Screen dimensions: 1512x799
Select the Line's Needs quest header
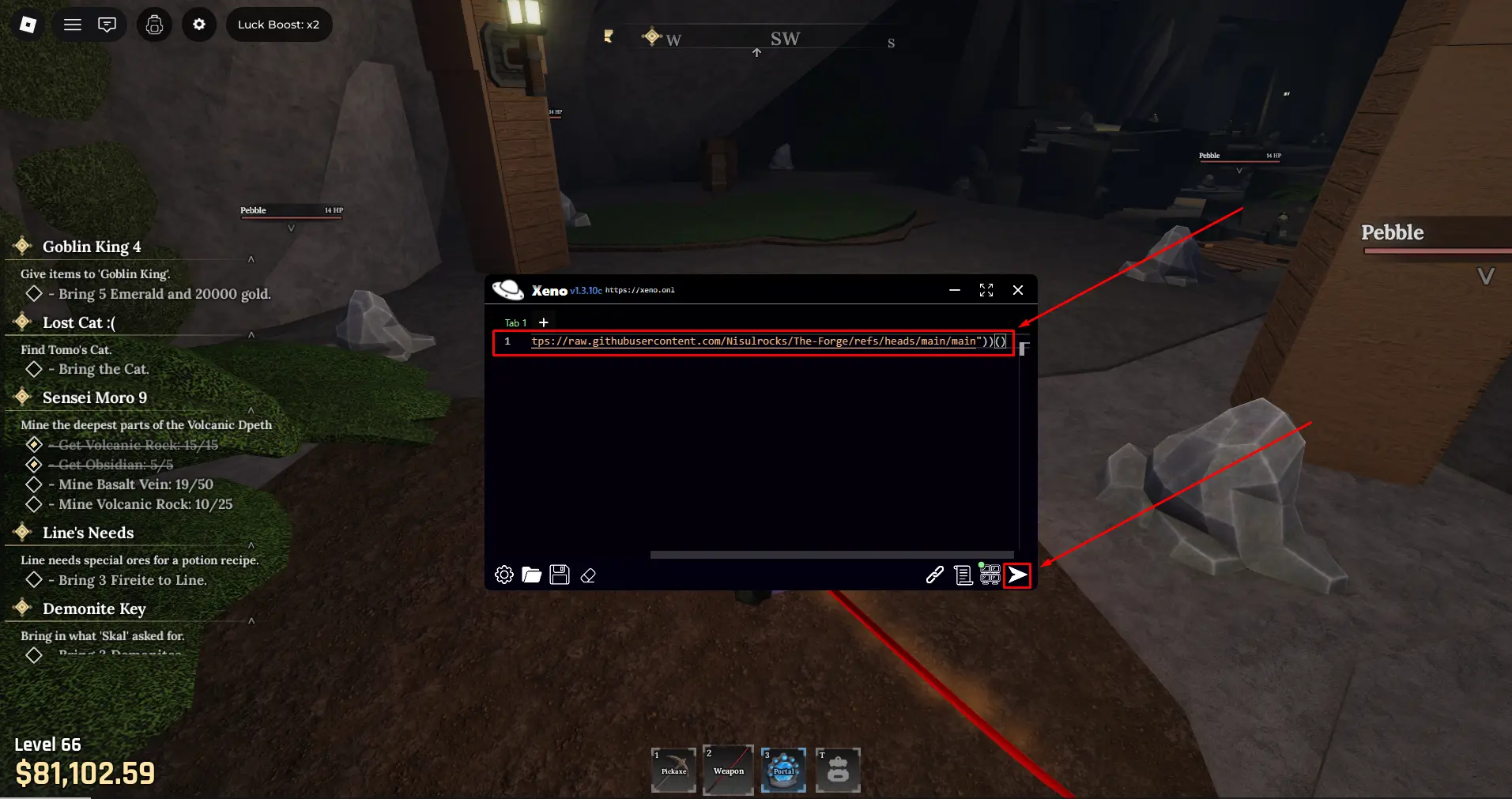88,533
